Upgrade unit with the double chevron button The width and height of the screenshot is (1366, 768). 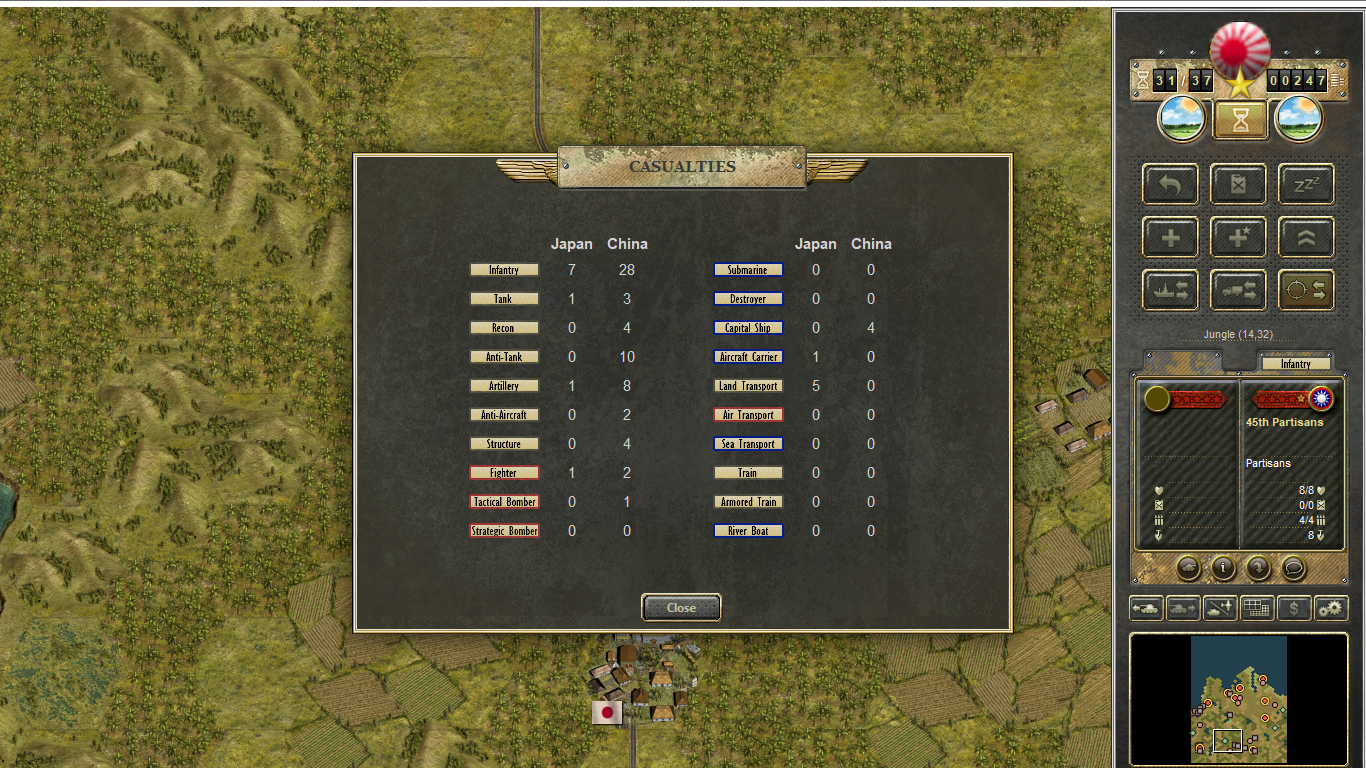(x=1306, y=237)
